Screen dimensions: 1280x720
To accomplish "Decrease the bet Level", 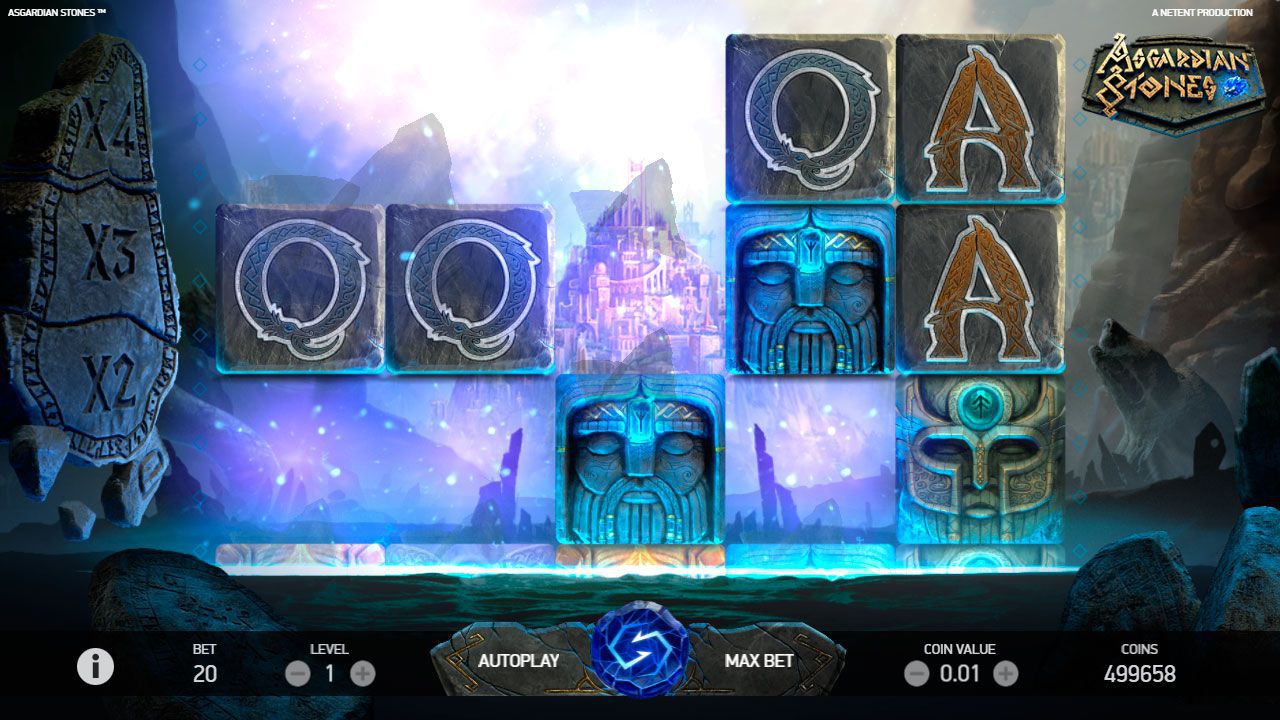I will point(297,674).
